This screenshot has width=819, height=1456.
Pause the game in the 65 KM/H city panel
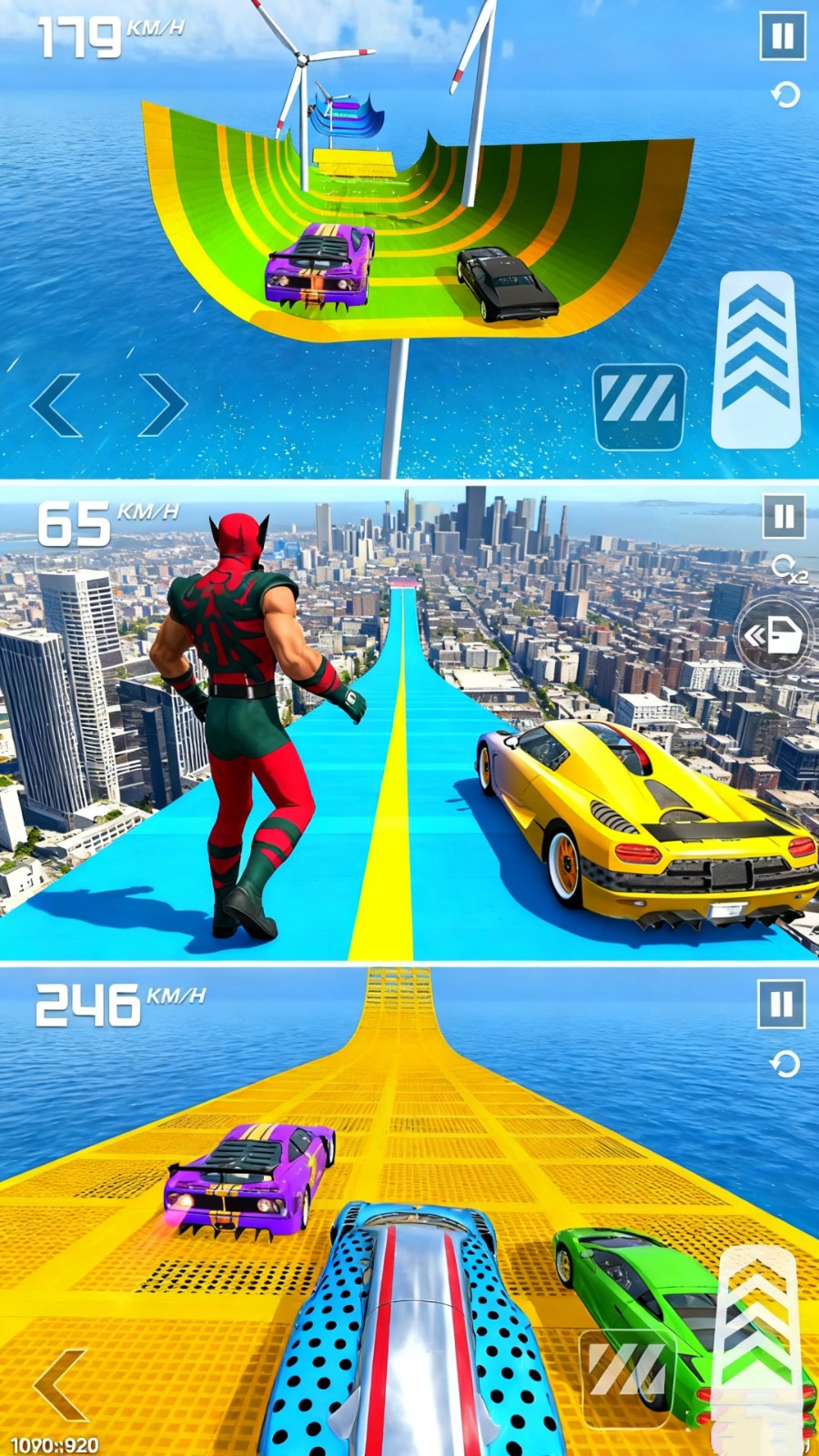tap(784, 517)
